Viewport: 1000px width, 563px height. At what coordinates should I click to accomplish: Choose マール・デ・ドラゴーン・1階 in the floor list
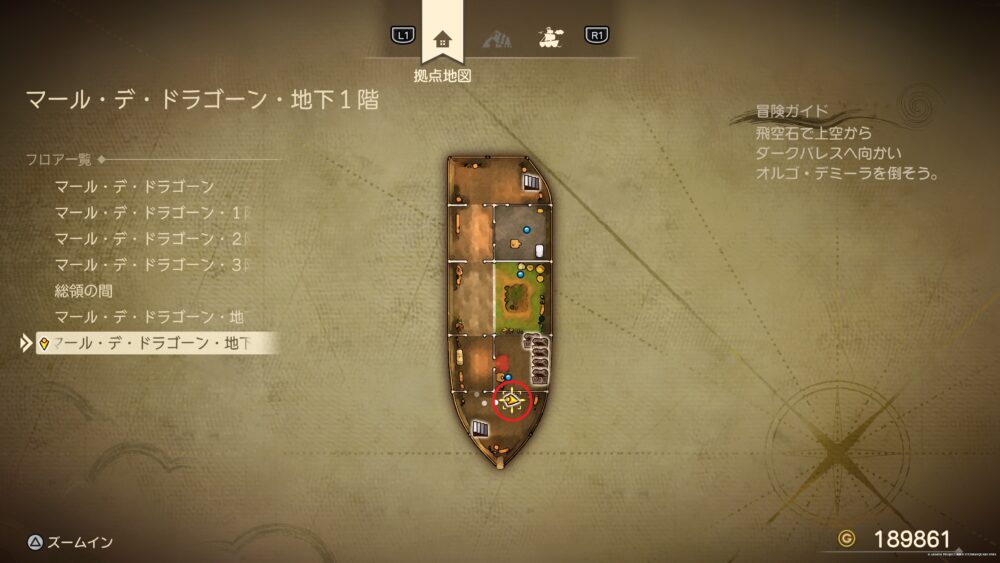152,213
